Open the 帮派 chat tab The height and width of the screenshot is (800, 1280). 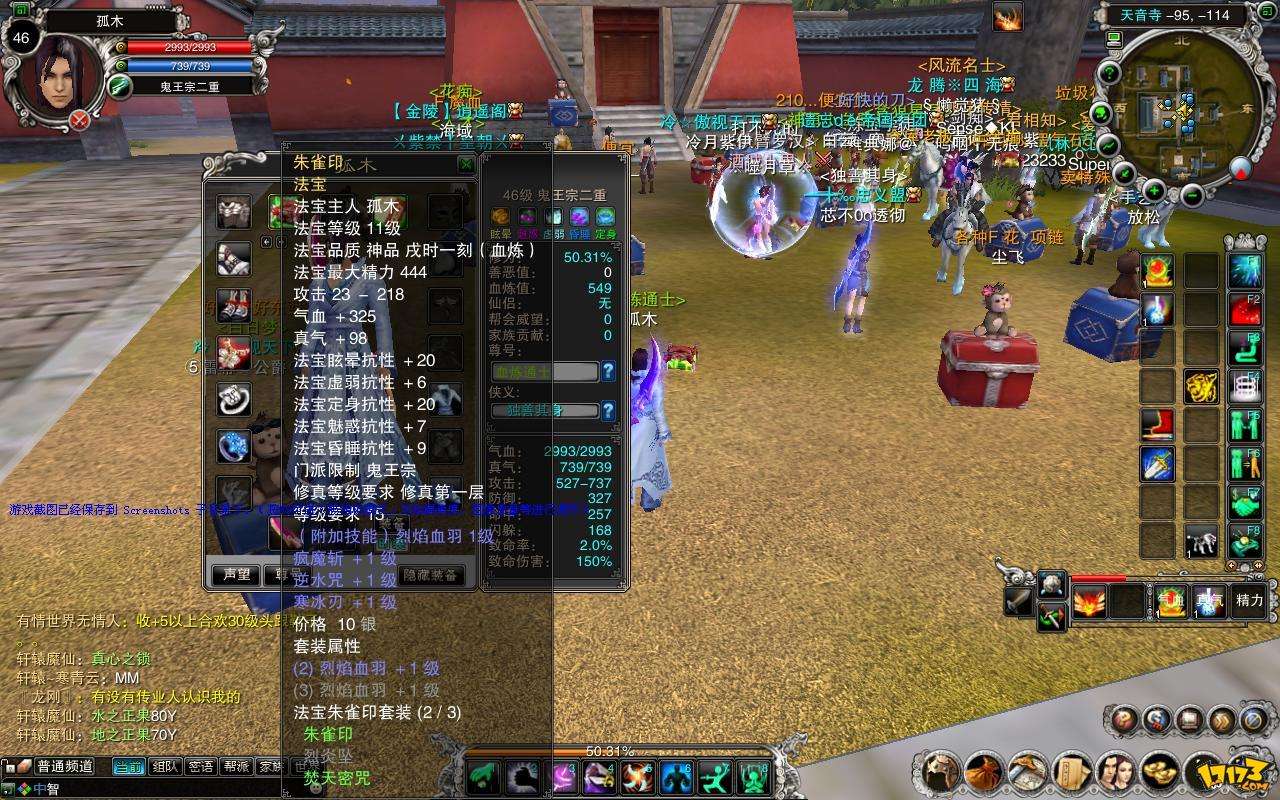[x=234, y=767]
